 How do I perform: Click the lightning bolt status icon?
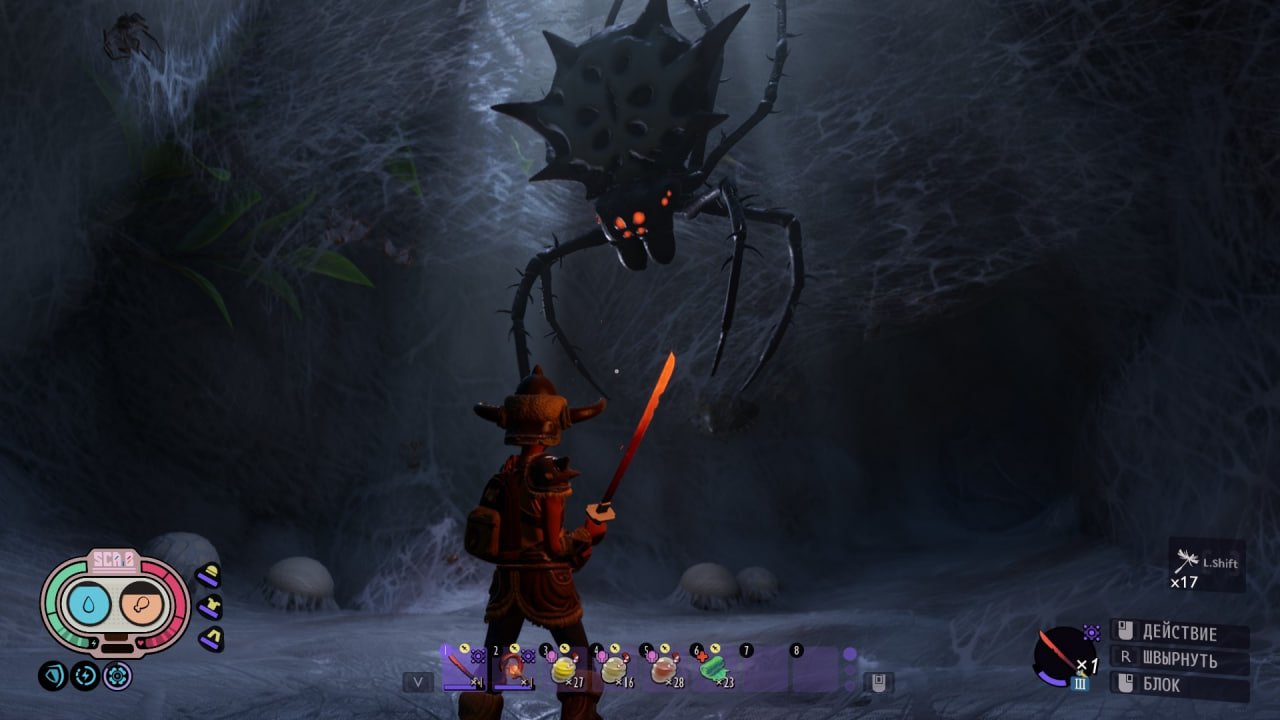[x=85, y=676]
